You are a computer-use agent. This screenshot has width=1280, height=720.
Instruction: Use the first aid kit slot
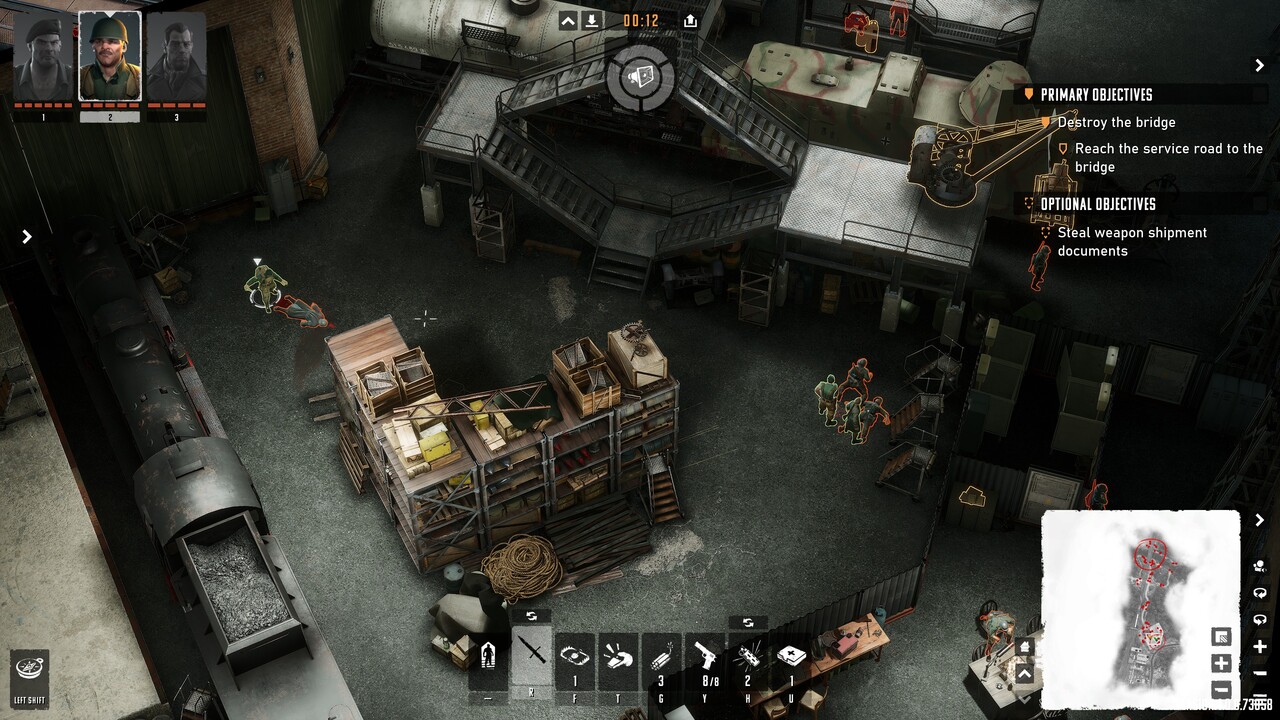[x=791, y=656]
